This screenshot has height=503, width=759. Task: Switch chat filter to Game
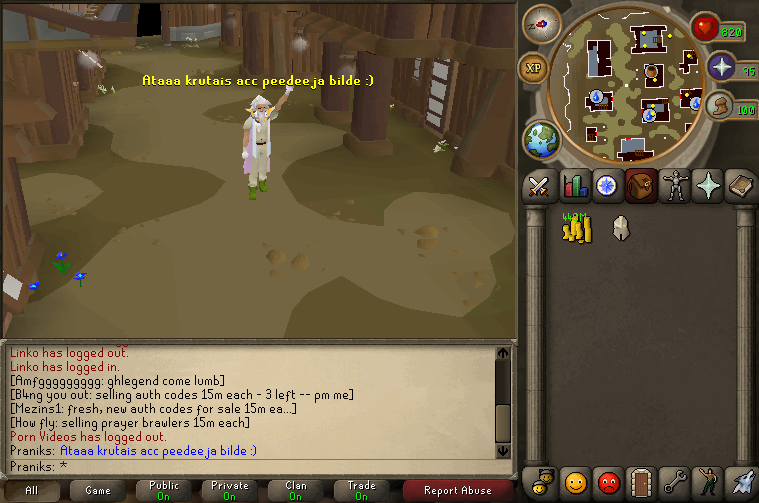click(x=98, y=491)
